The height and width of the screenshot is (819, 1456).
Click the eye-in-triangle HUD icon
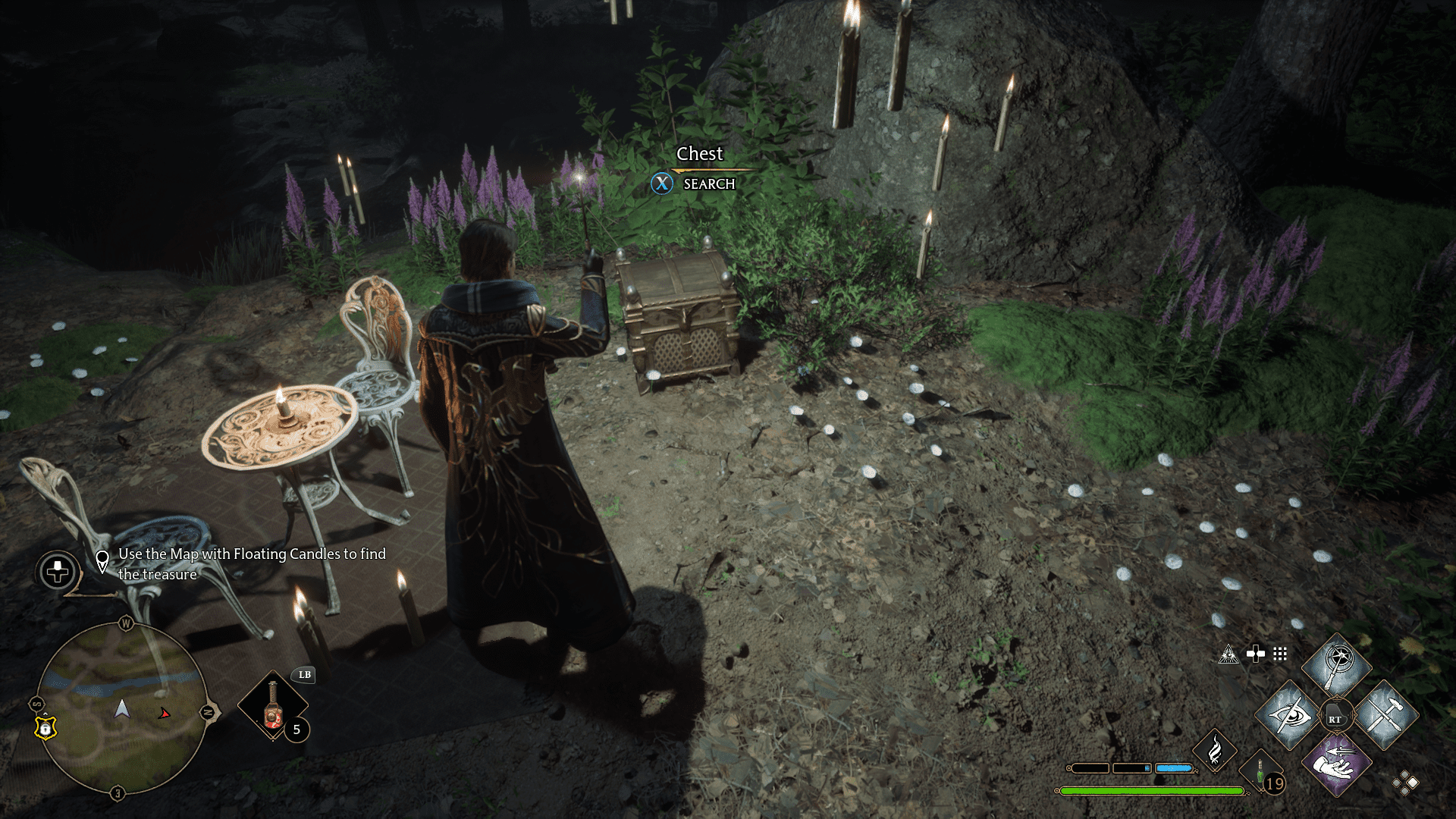click(x=1228, y=654)
